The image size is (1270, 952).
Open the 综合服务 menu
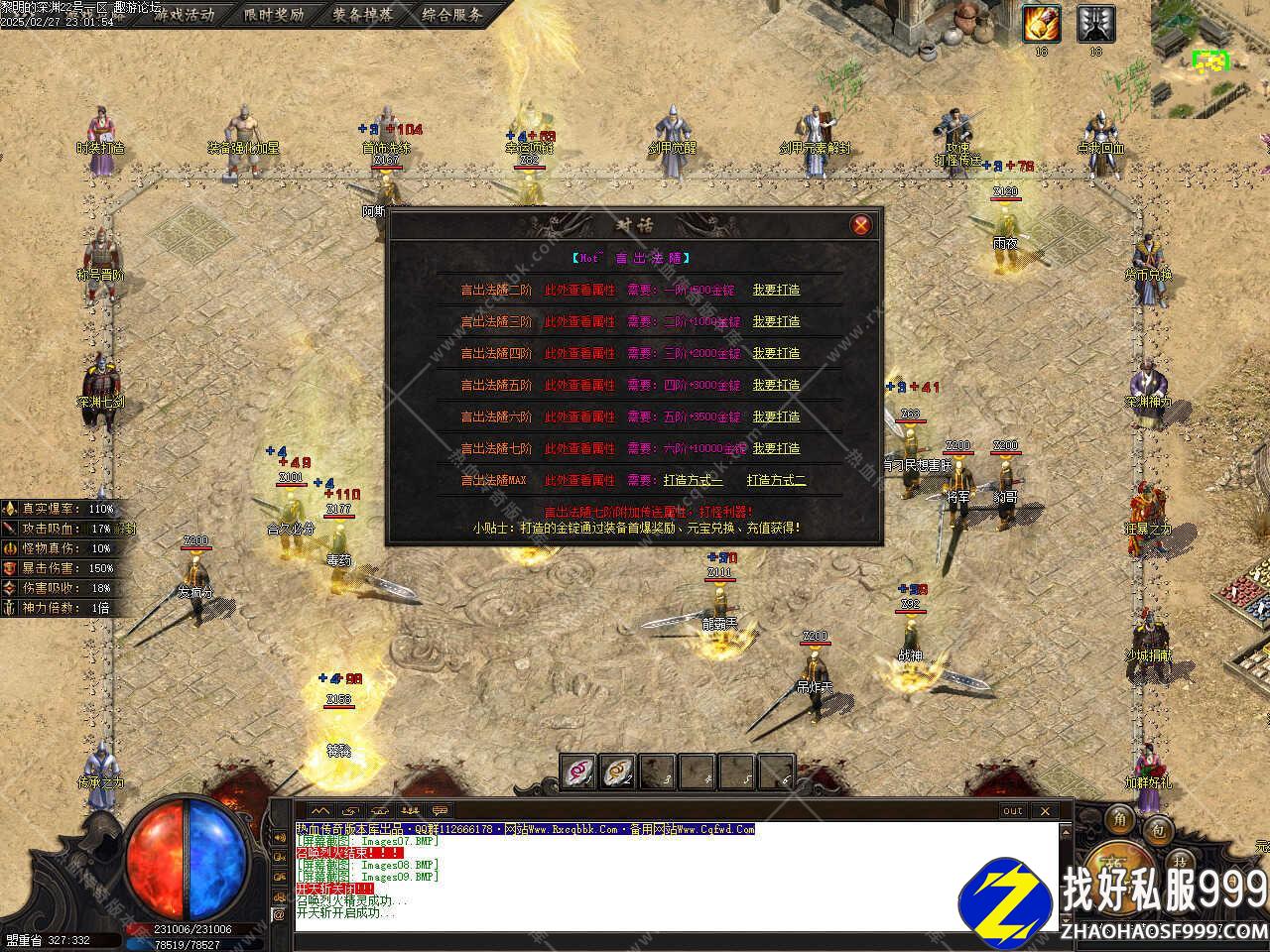point(451,15)
